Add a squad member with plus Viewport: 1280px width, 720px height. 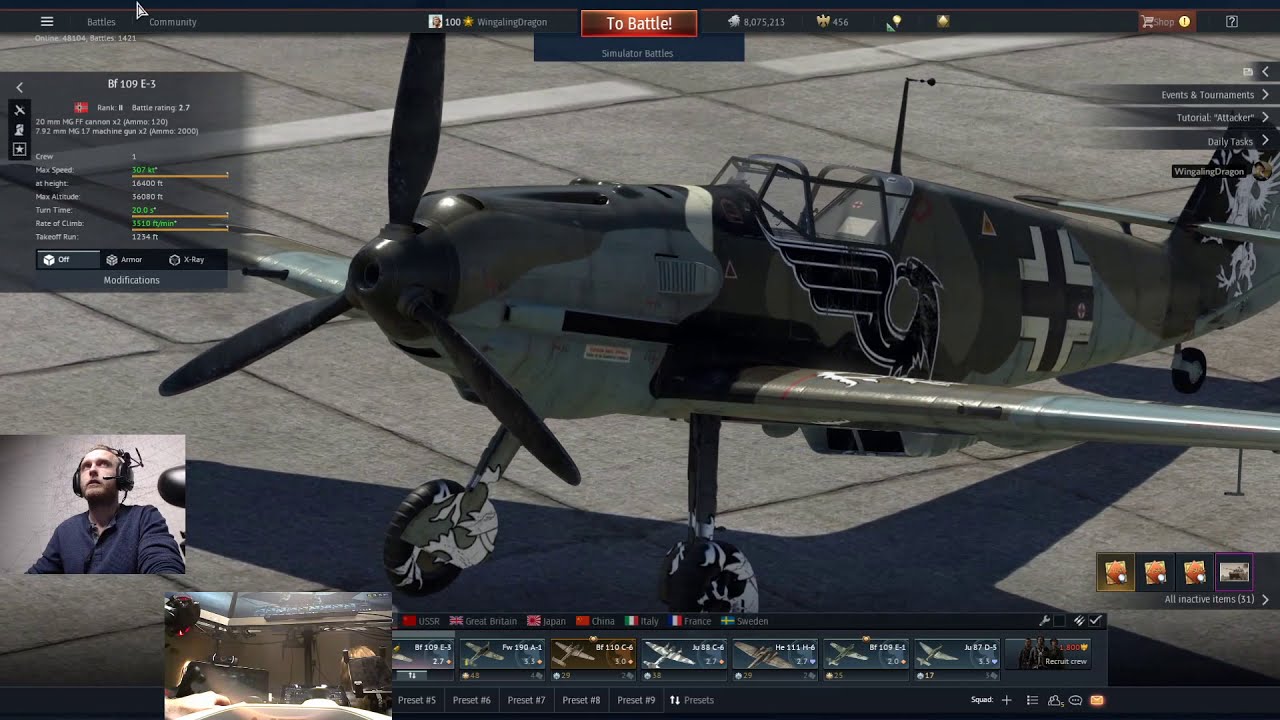tap(1006, 700)
